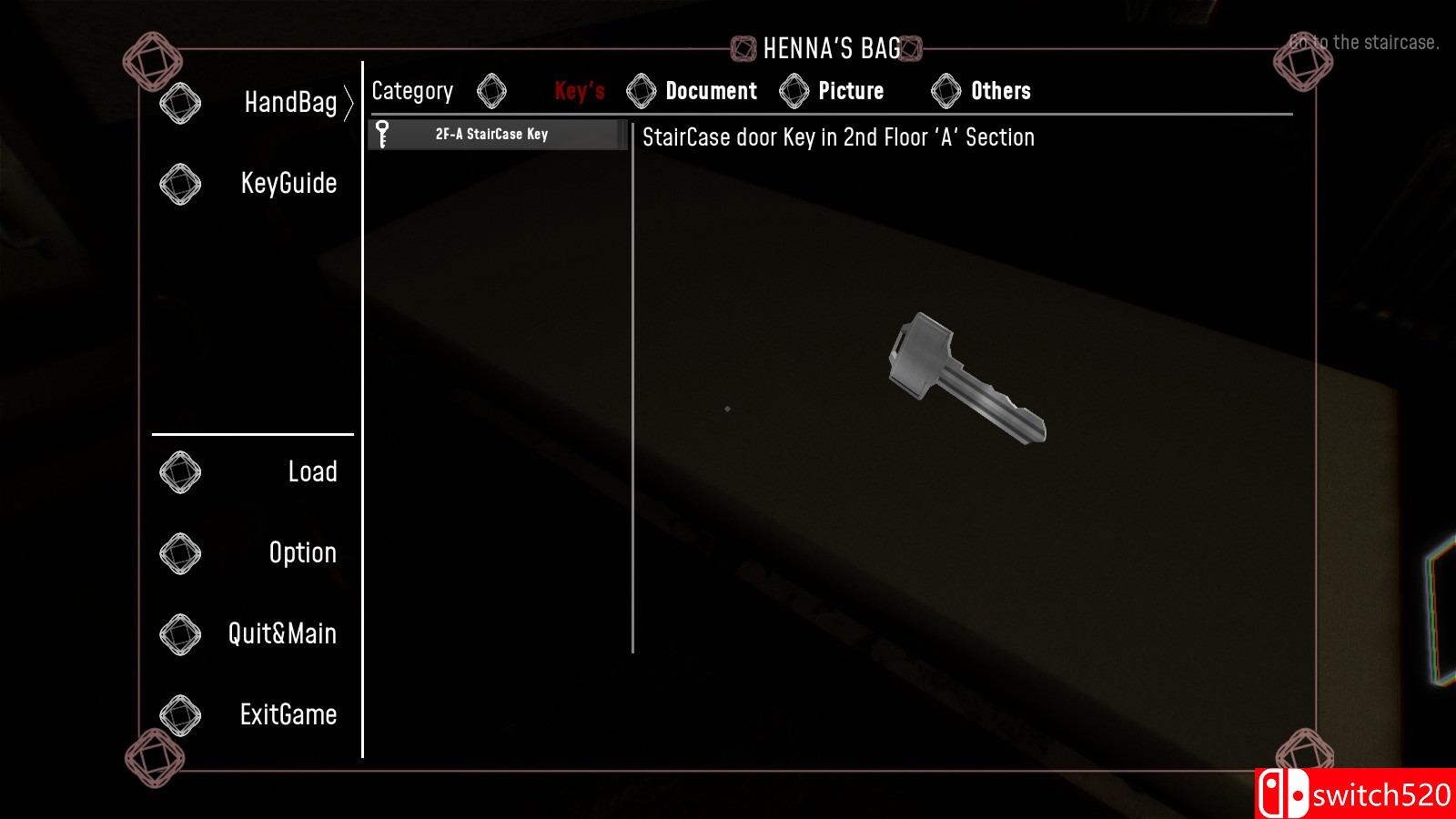1456x819 pixels.
Task: Switch to the Key's category tab
Action: pyautogui.click(x=579, y=91)
